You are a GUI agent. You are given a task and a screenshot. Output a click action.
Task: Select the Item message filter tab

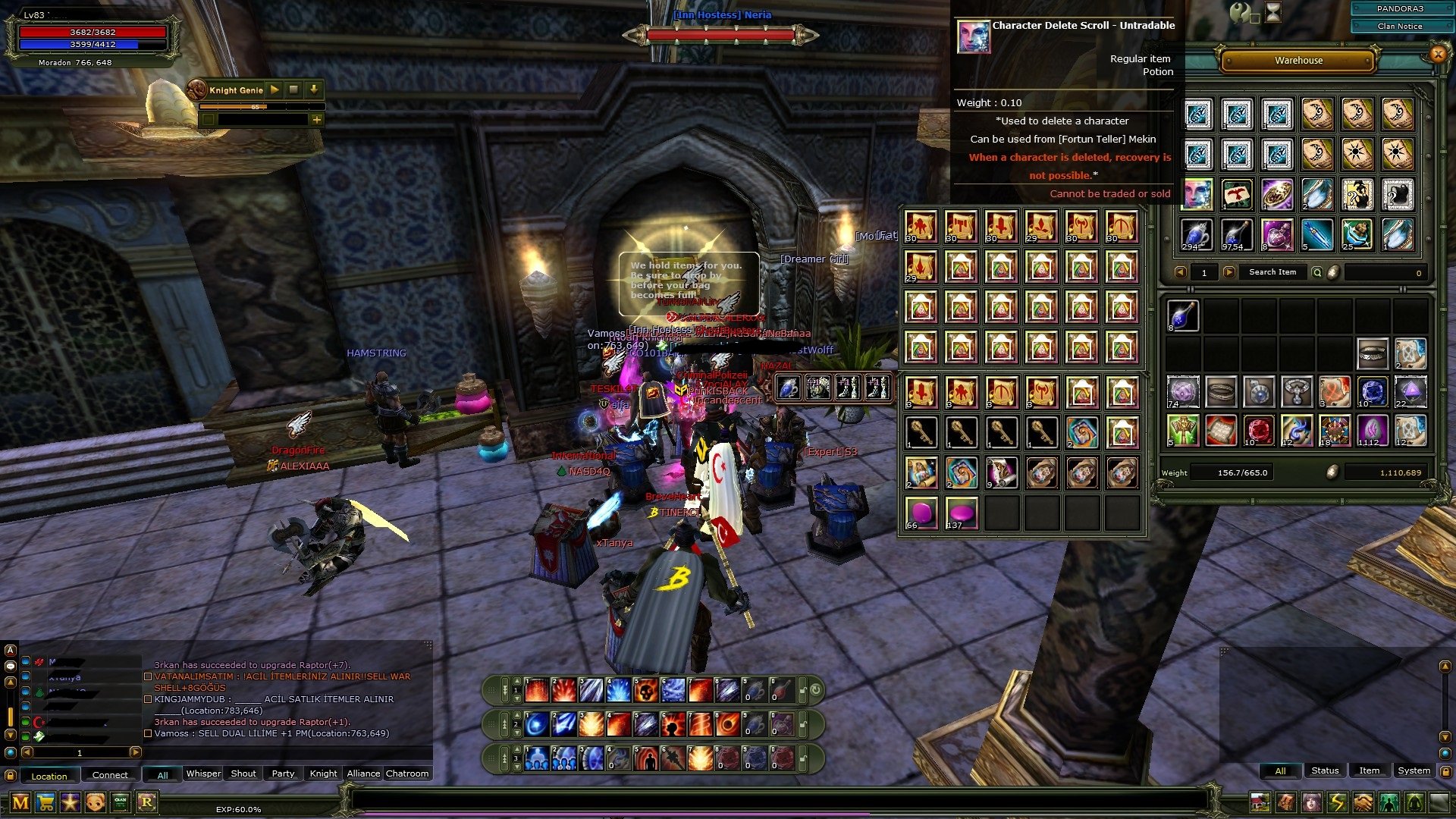(1370, 770)
